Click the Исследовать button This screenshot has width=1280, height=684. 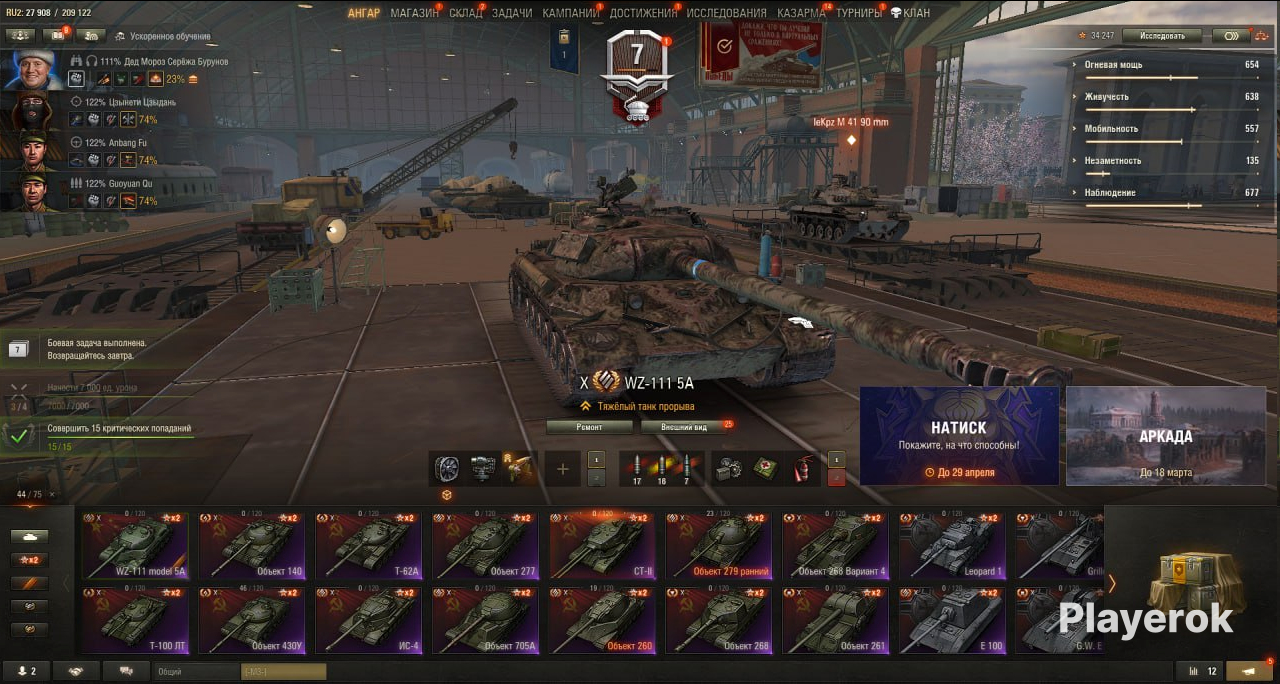pyautogui.click(x=1160, y=35)
